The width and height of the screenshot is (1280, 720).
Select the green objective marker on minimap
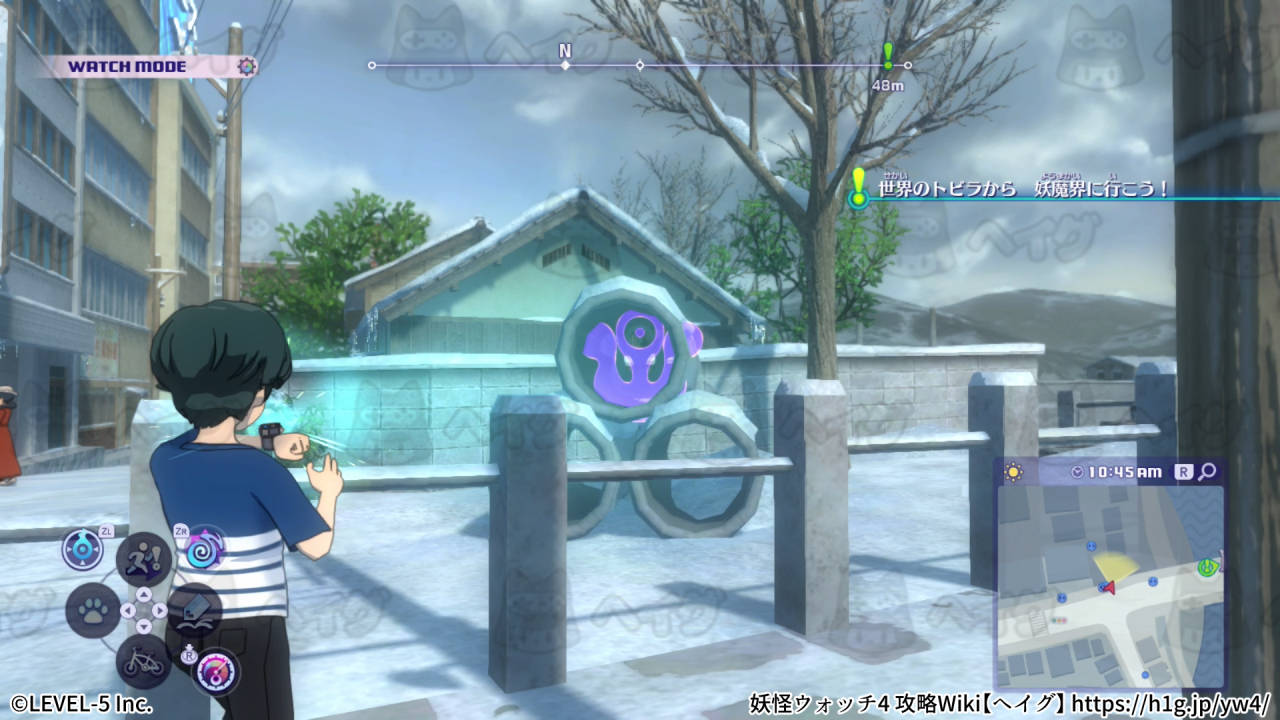[x=1208, y=567]
